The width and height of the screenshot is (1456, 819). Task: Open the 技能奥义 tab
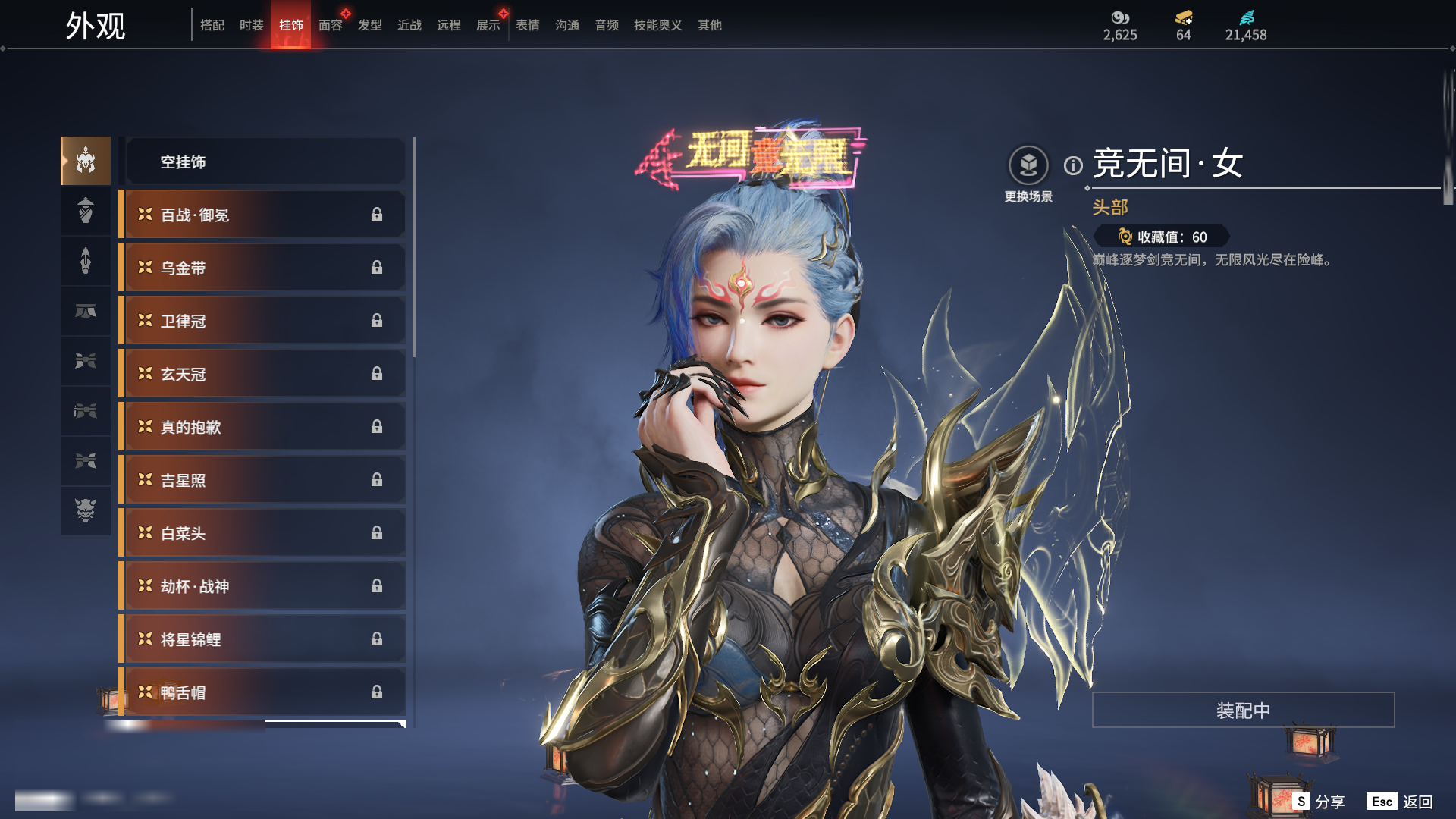point(657,25)
